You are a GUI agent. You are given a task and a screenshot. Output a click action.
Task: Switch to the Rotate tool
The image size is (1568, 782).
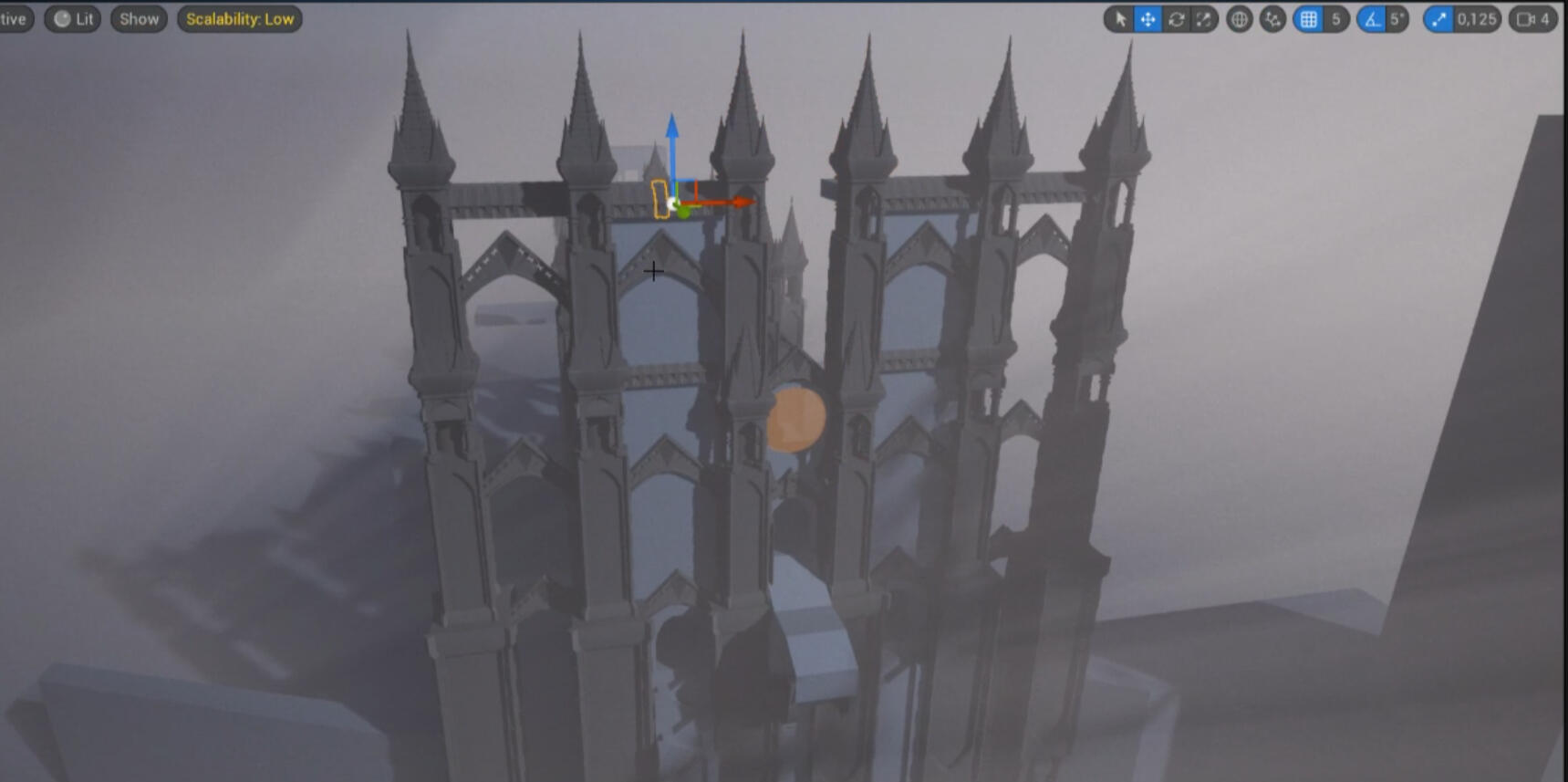pyautogui.click(x=1177, y=18)
